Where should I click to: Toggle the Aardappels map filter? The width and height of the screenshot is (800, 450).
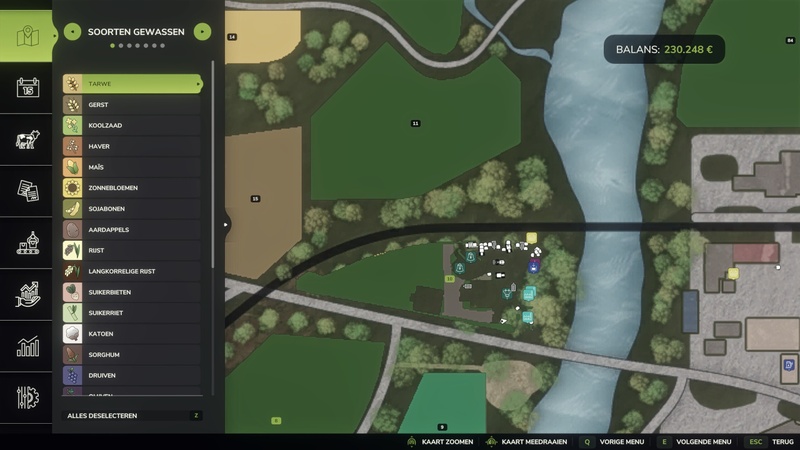pos(132,230)
